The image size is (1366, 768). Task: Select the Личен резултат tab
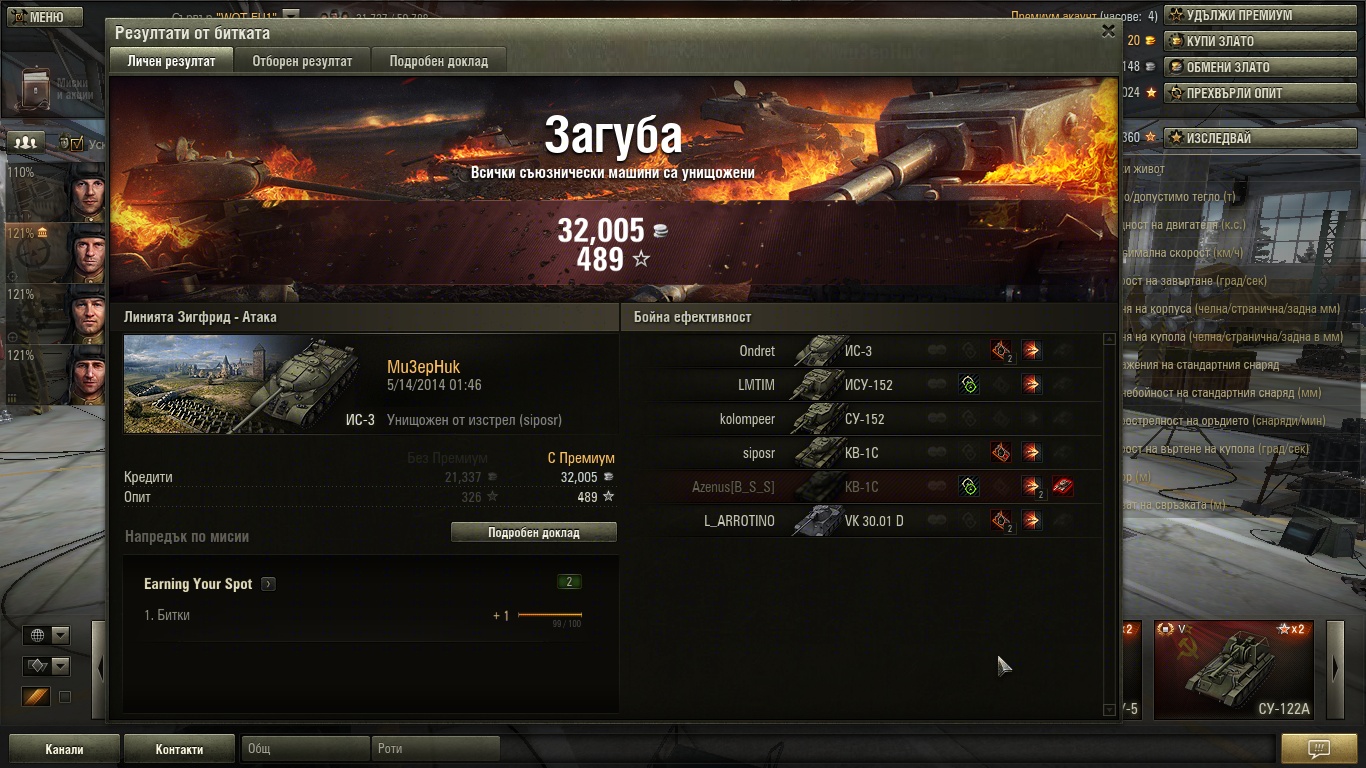[x=171, y=61]
